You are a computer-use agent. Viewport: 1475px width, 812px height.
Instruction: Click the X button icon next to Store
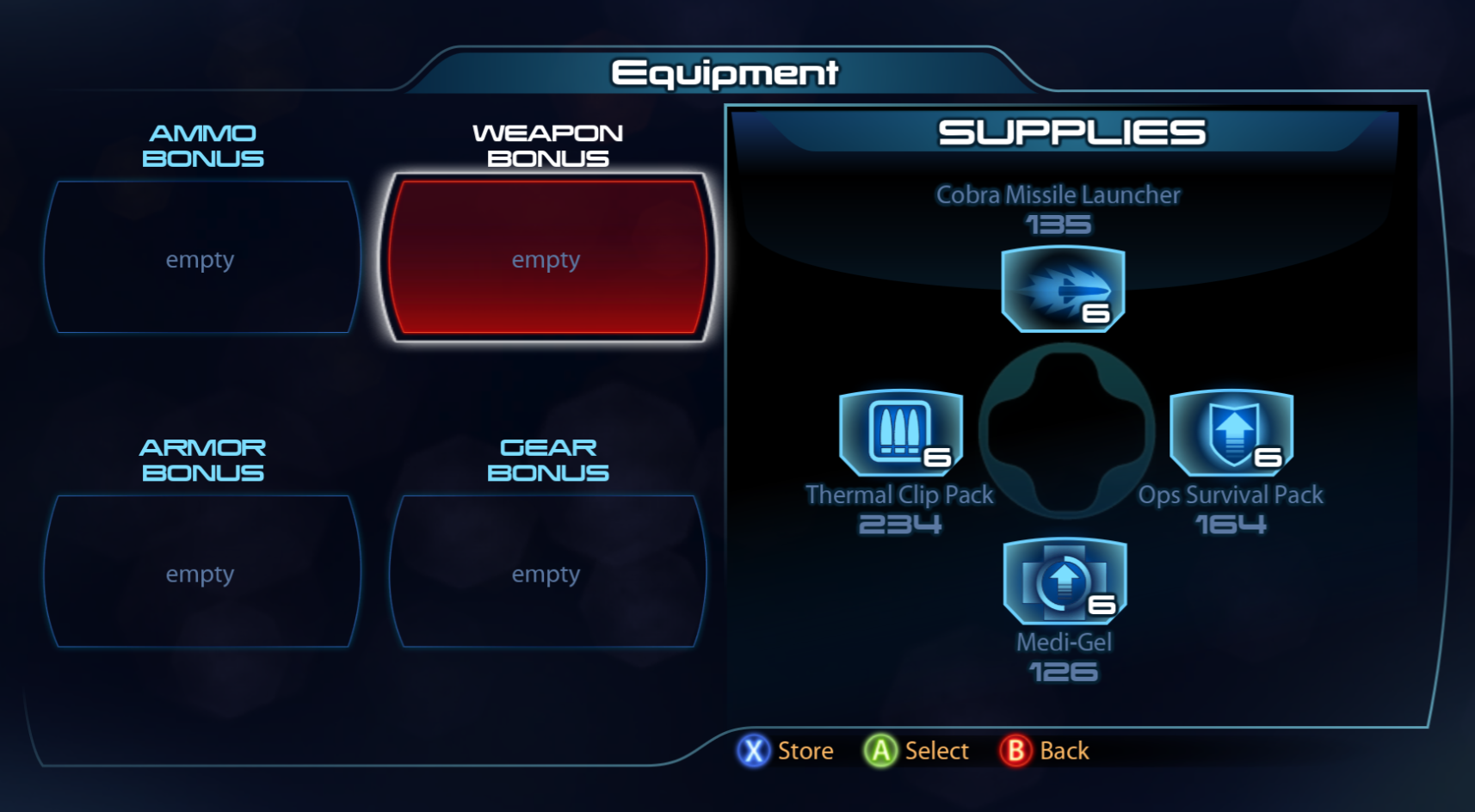[x=751, y=750]
